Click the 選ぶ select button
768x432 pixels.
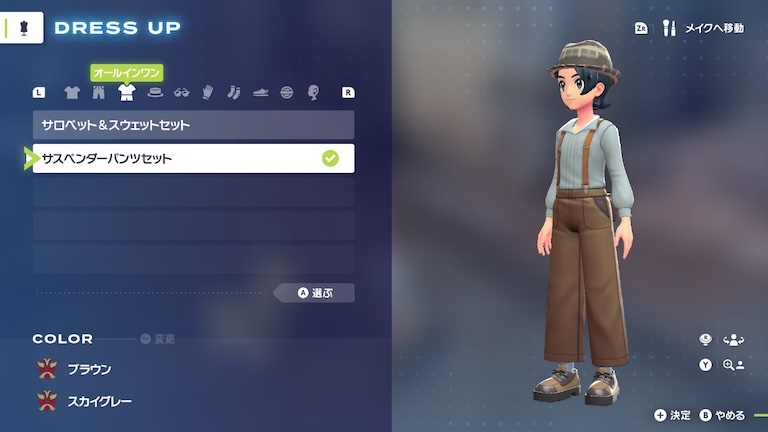tap(314, 293)
